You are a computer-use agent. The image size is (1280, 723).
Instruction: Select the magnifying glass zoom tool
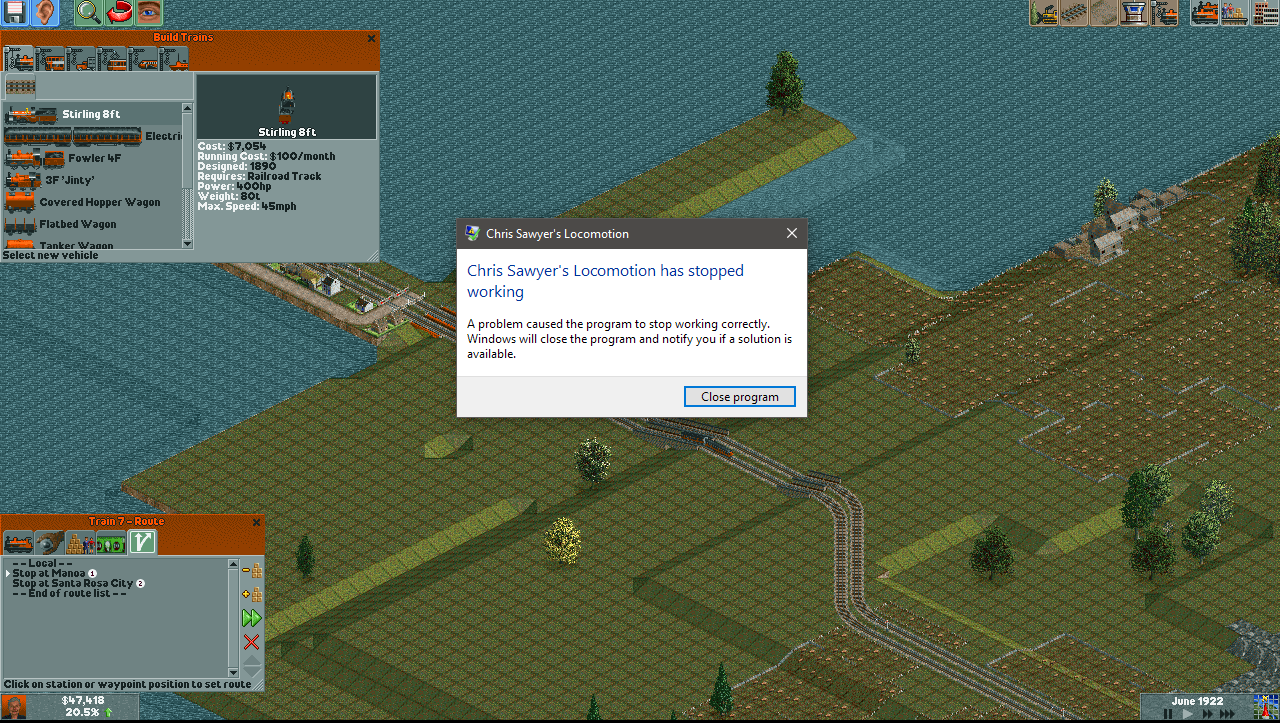[x=87, y=13]
